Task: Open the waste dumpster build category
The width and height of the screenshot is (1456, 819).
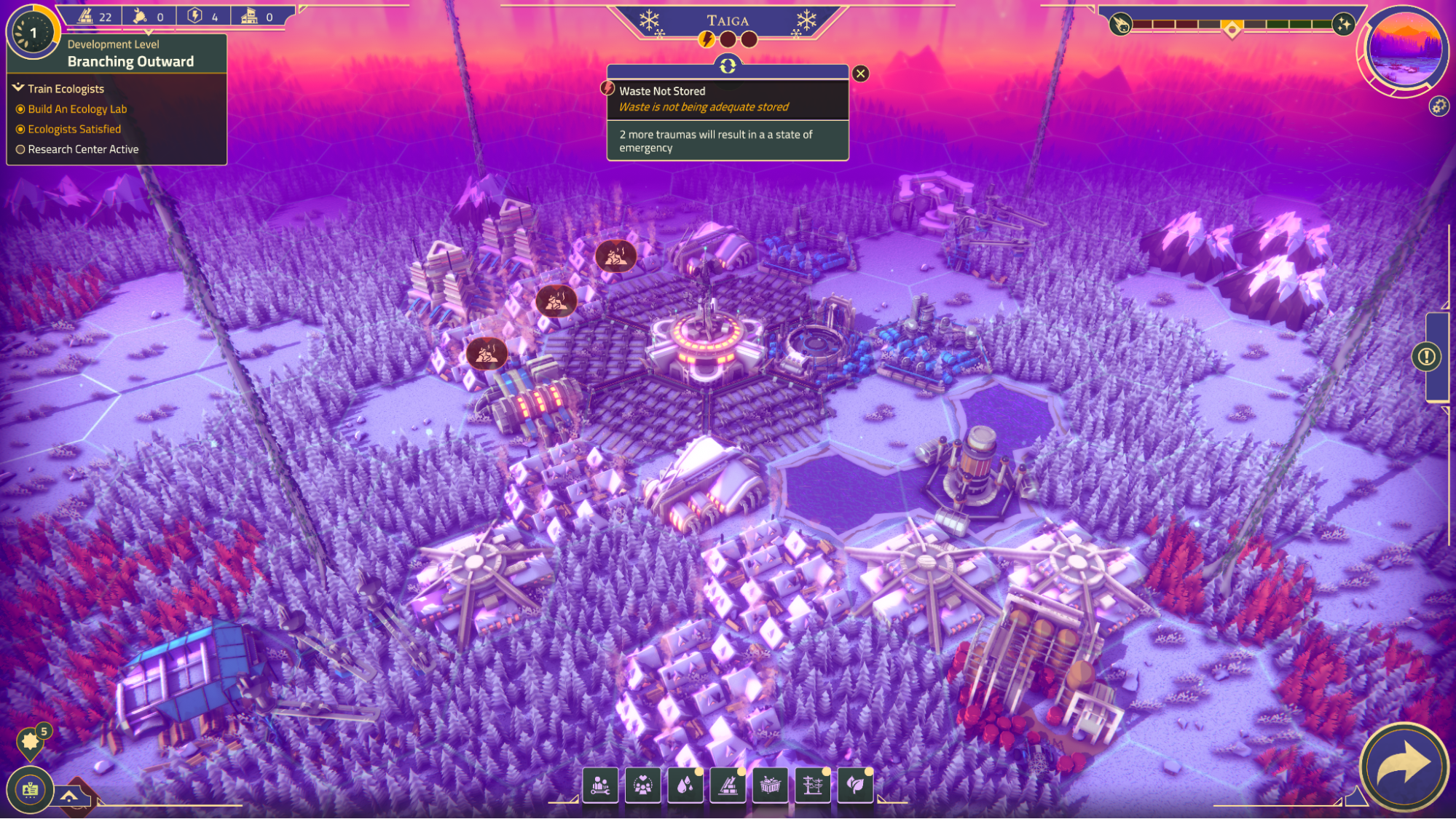Action: coord(770,786)
